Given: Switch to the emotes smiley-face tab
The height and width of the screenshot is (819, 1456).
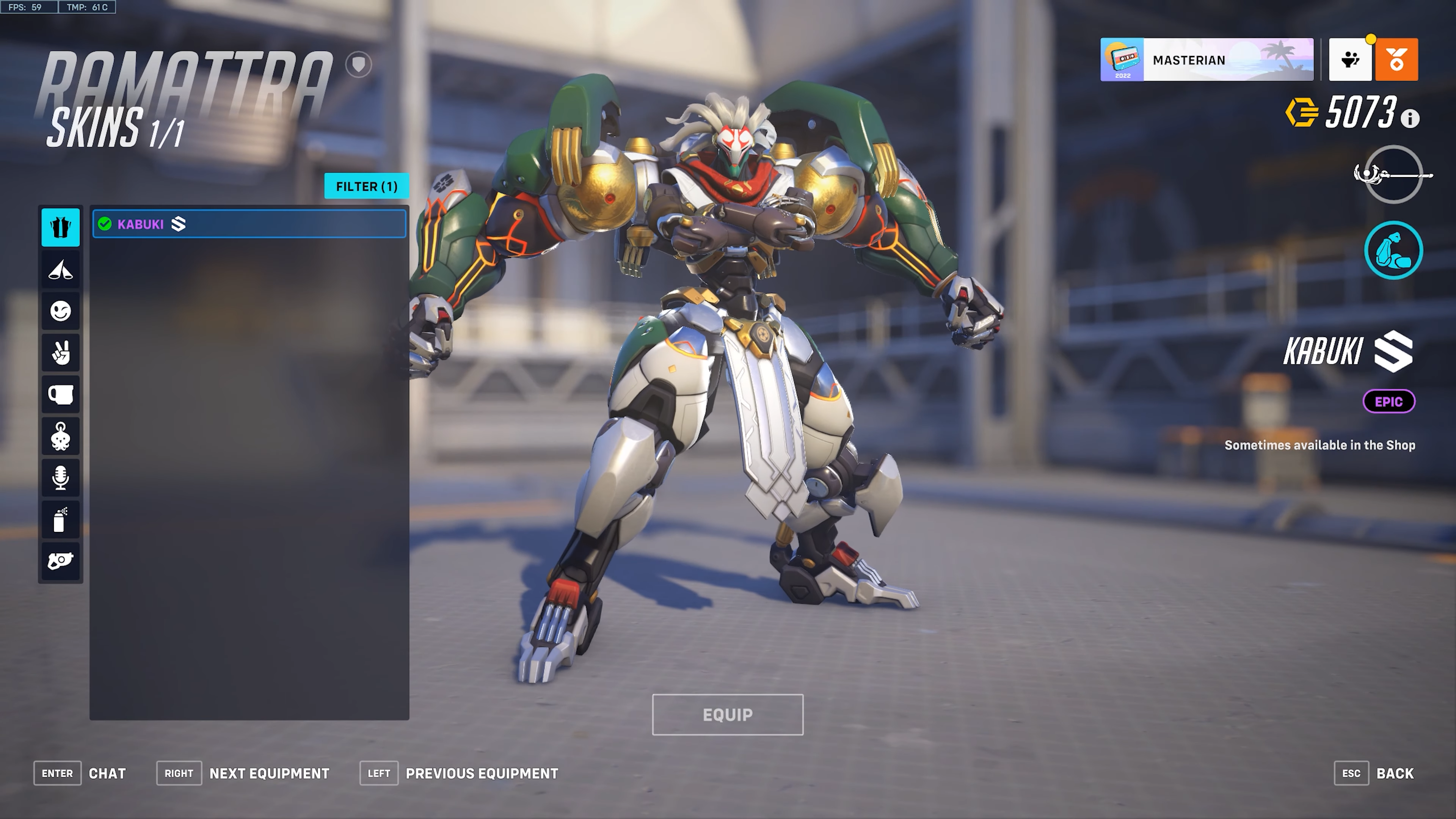Looking at the screenshot, I should 61,311.
